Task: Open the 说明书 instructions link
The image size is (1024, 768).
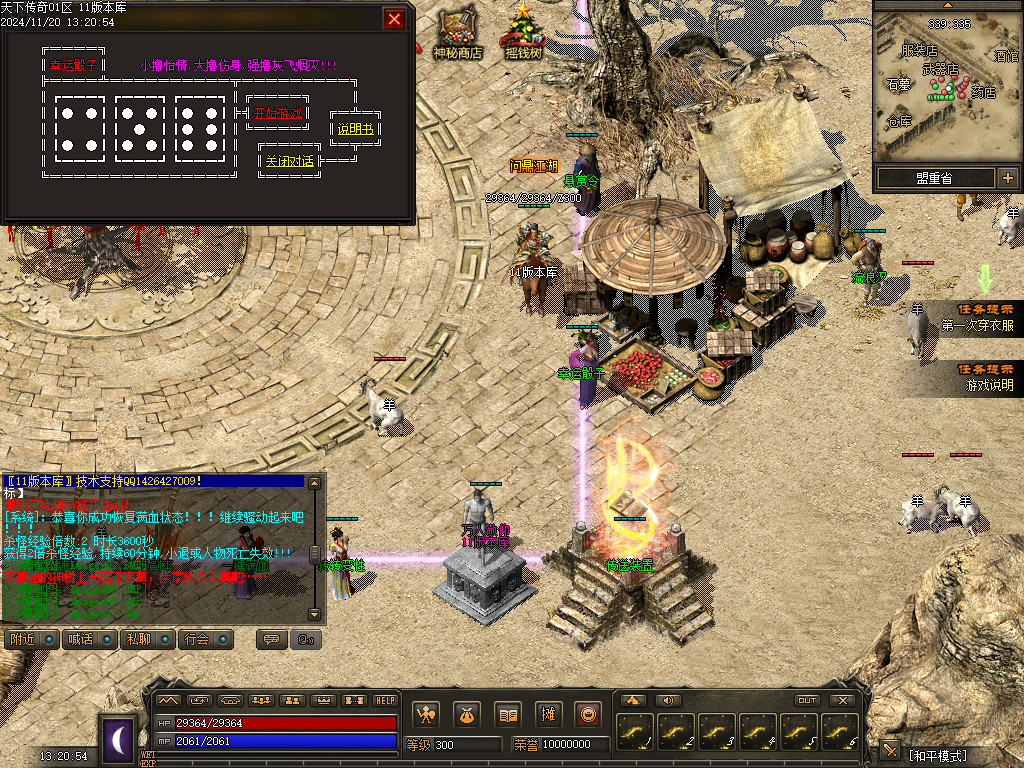Action: [355, 129]
